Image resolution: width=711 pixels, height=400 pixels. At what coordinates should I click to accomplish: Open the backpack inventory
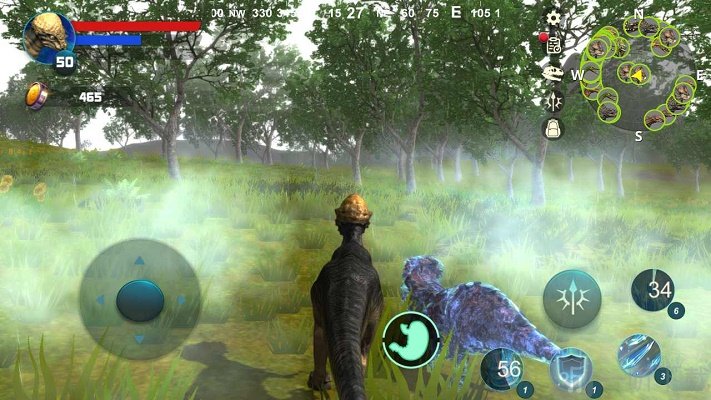(x=552, y=128)
